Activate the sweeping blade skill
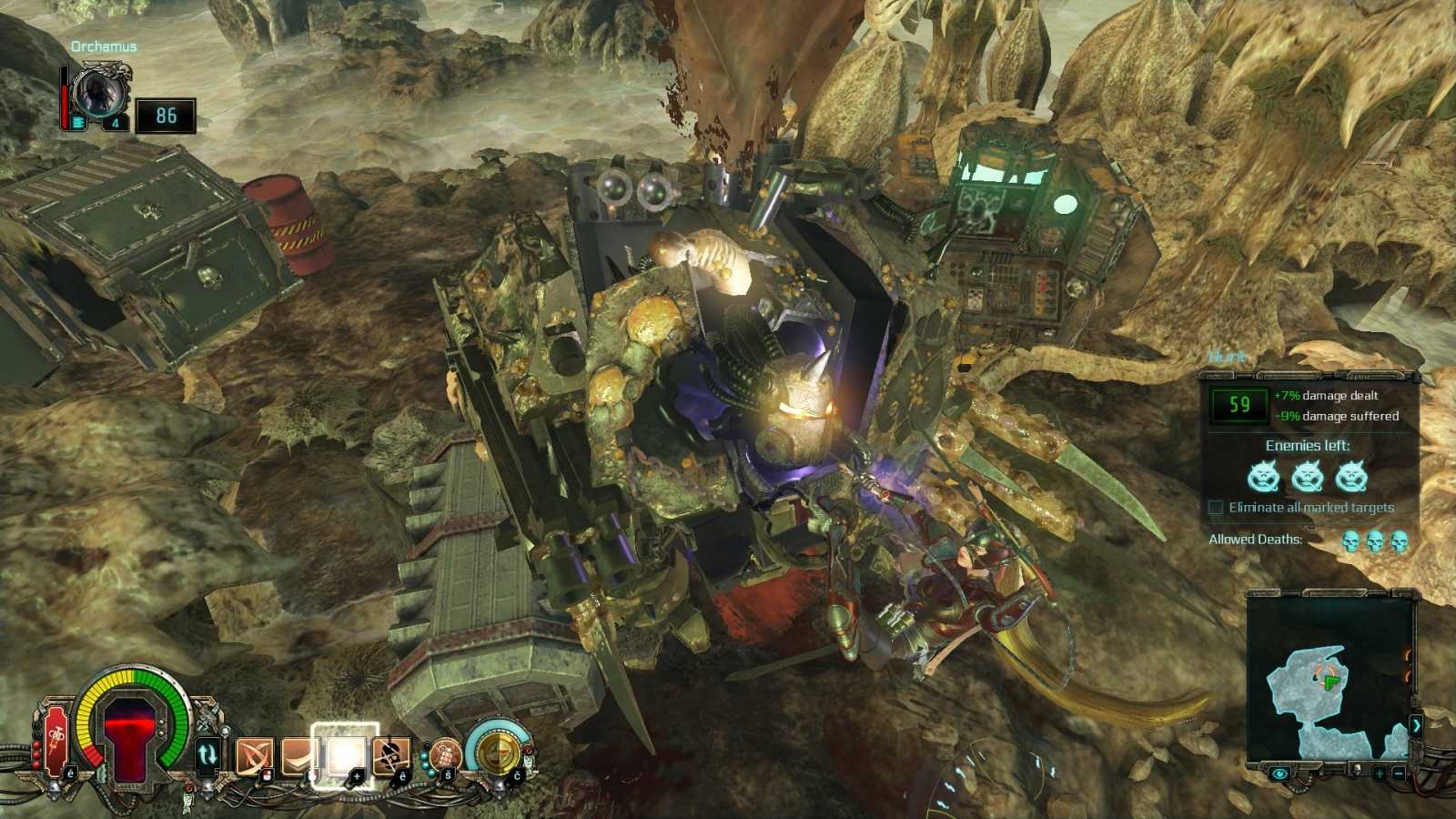The image size is (1456, 819). click(x=298, y=755)
